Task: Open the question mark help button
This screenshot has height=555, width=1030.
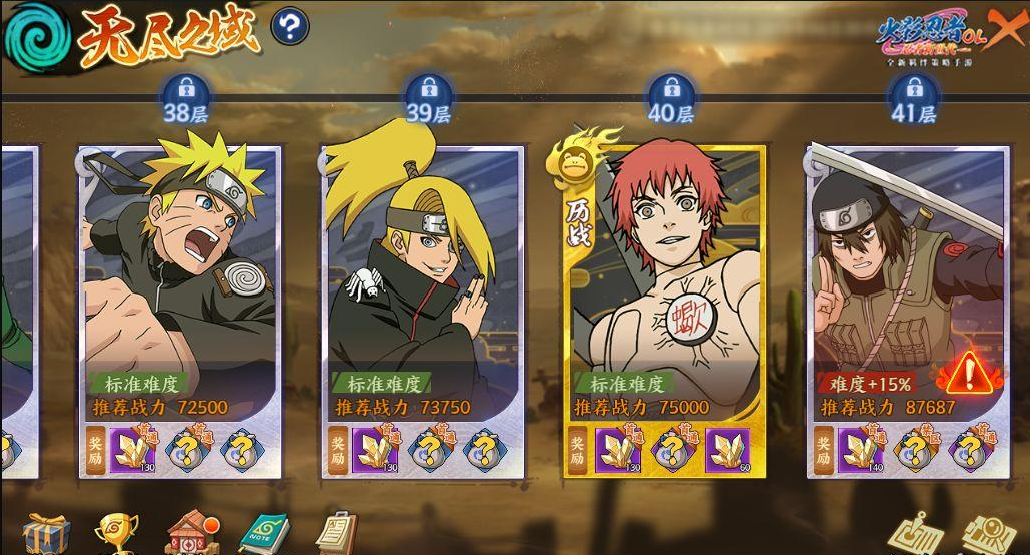Action: point(290,27)
